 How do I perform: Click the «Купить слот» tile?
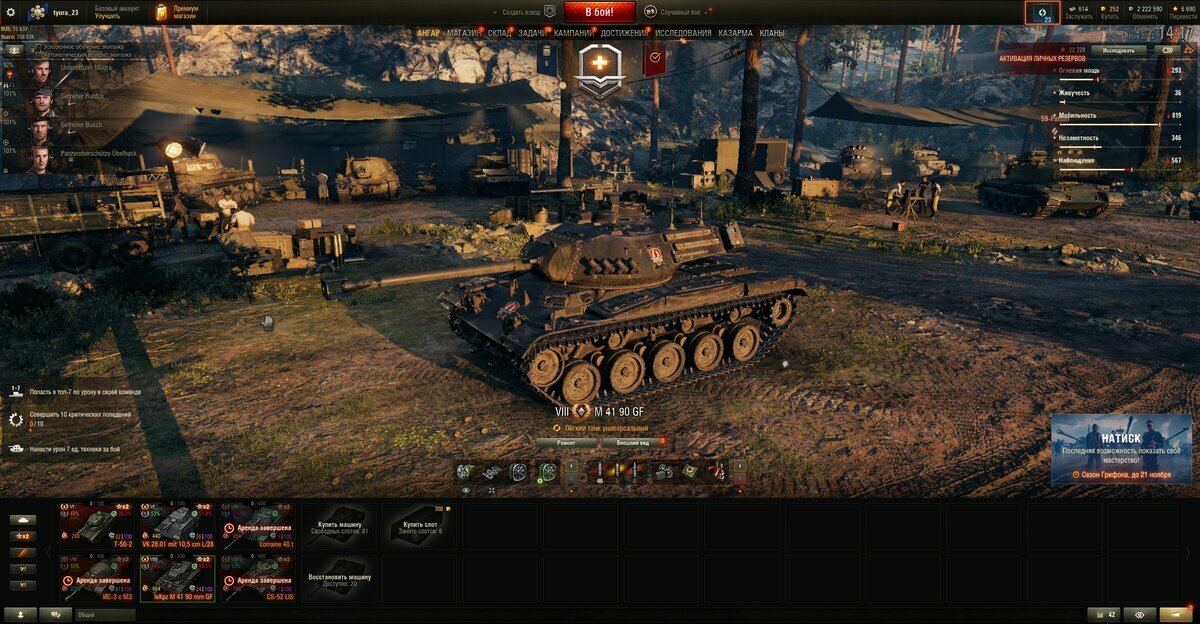[x=420, y=524]
